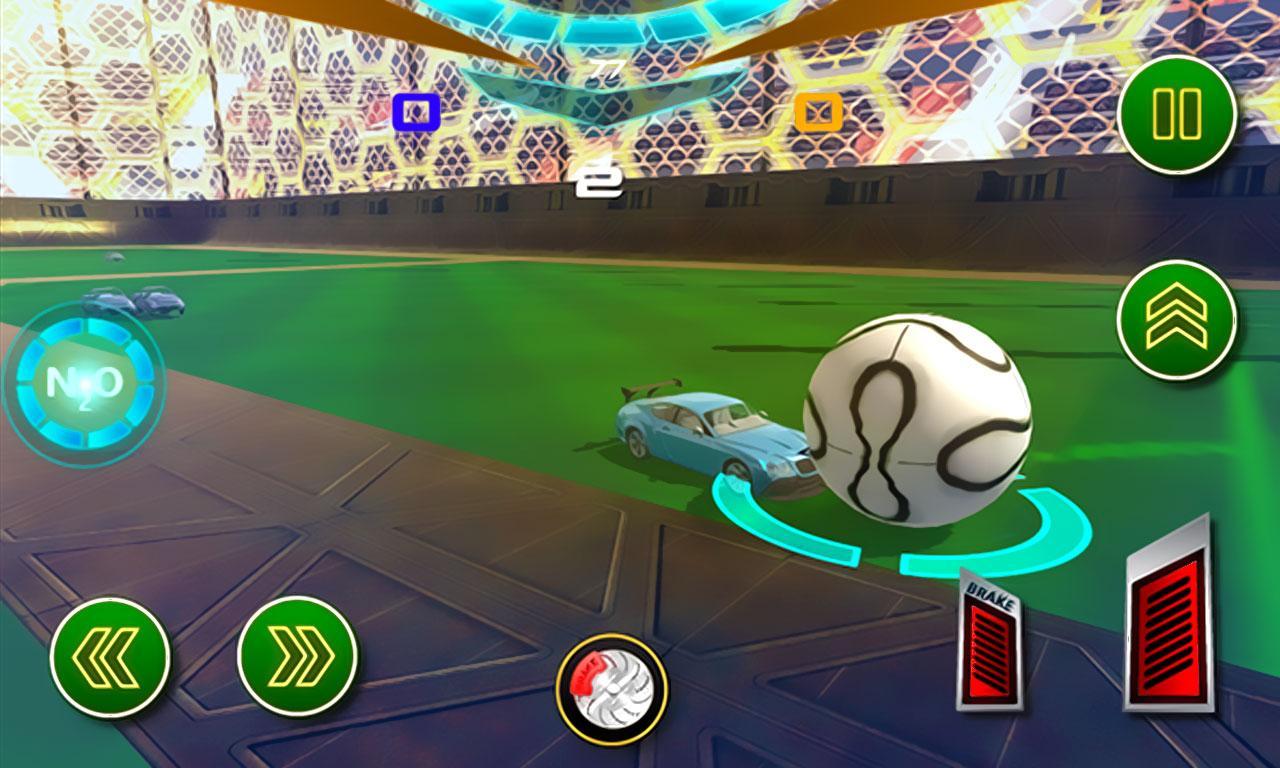Pause the match with the pause button
This screenshot has height=768, width=1280.
click(1177, 115)
